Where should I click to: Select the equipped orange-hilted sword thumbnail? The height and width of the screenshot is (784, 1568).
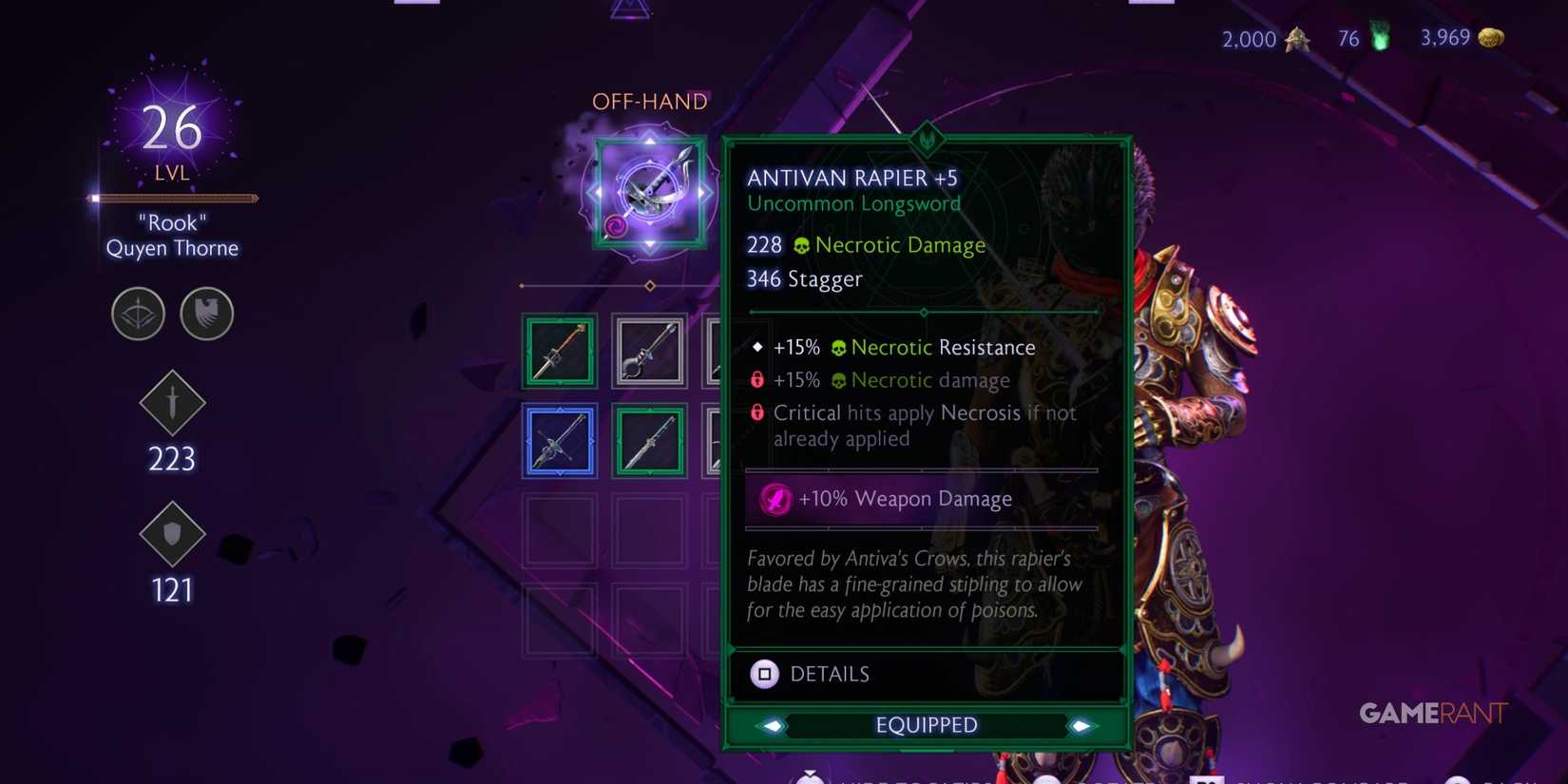tap(559, 350)
